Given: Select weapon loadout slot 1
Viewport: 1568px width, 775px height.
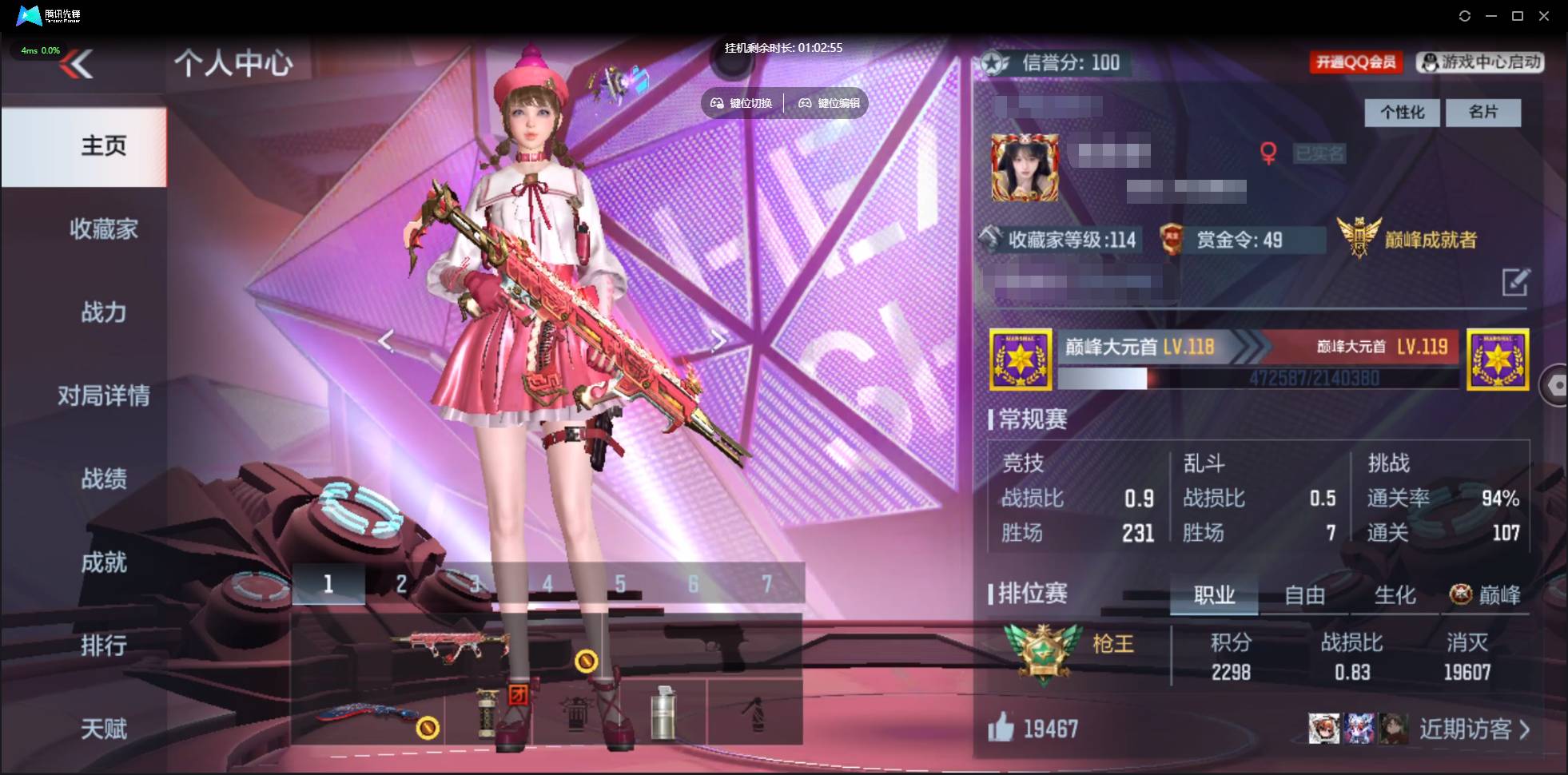Looking at the screenshot, I should 328,583.
